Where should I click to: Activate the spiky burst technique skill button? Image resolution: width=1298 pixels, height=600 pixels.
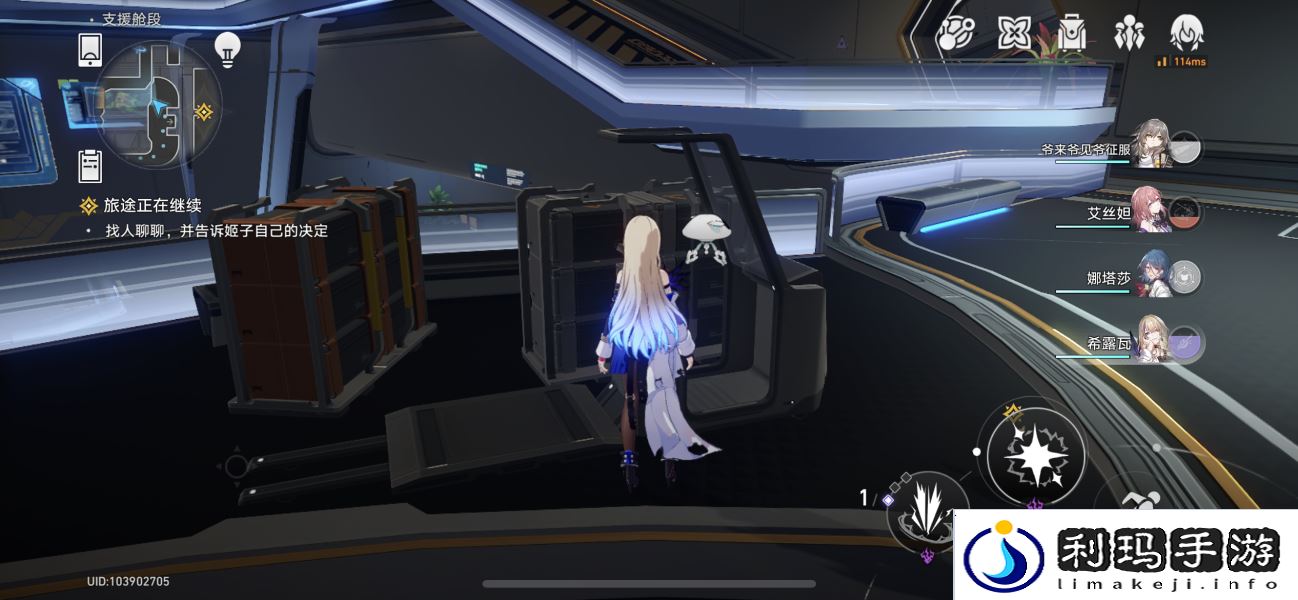[x=926, y=509]
